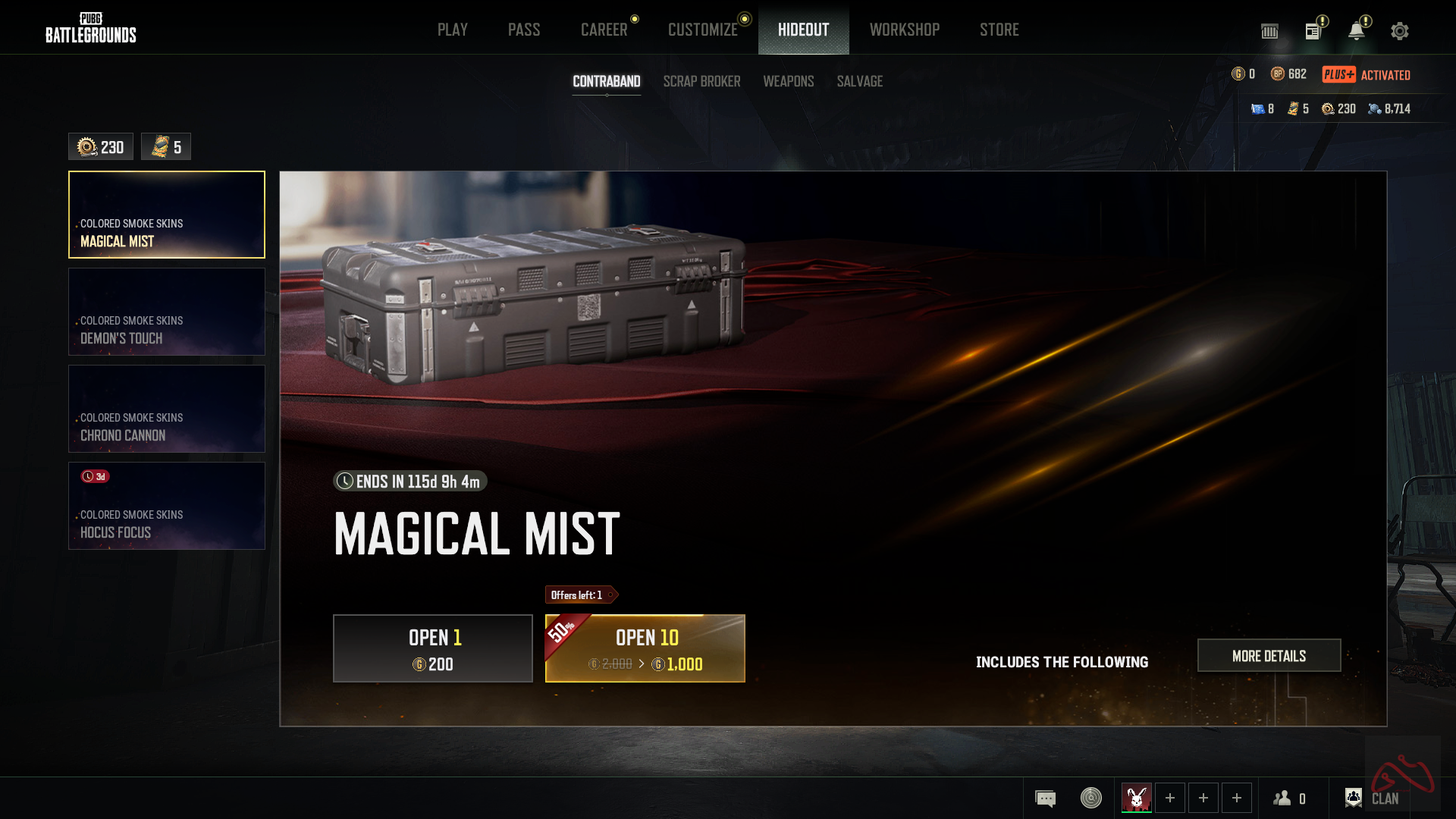
Task: Show More Details for the crate
Action: (1269, 656)
